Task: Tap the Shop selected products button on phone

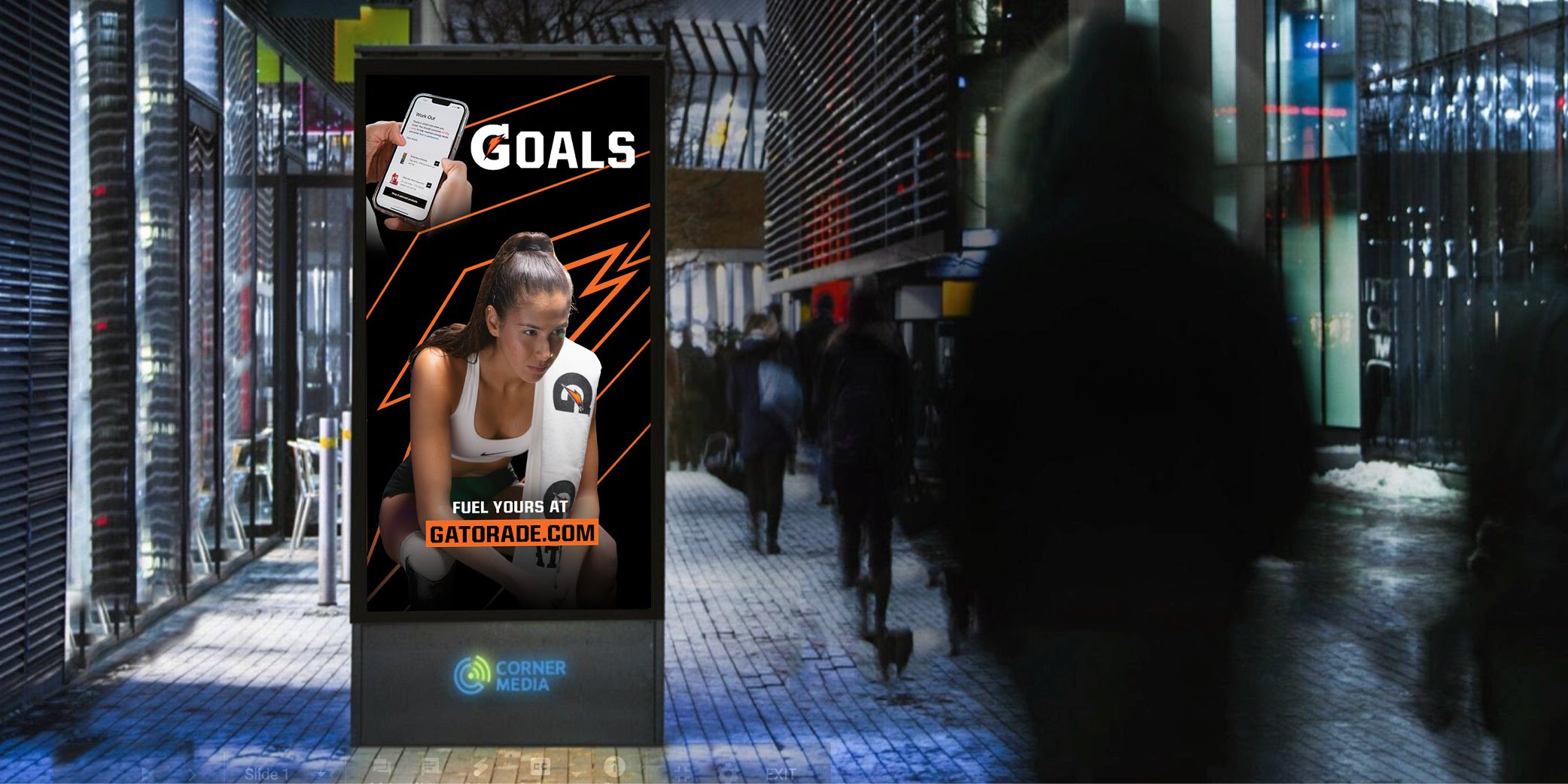Action: [405, 196]
